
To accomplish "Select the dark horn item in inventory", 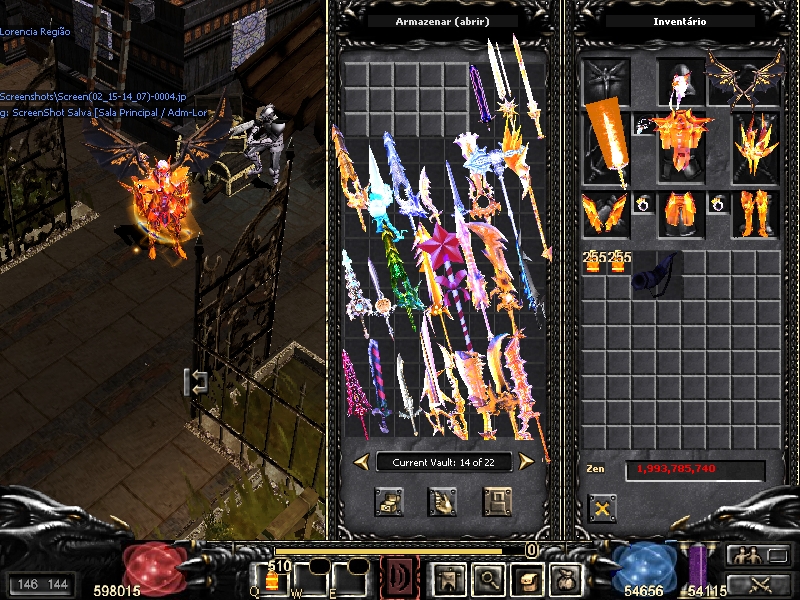I will click(655, 273).
